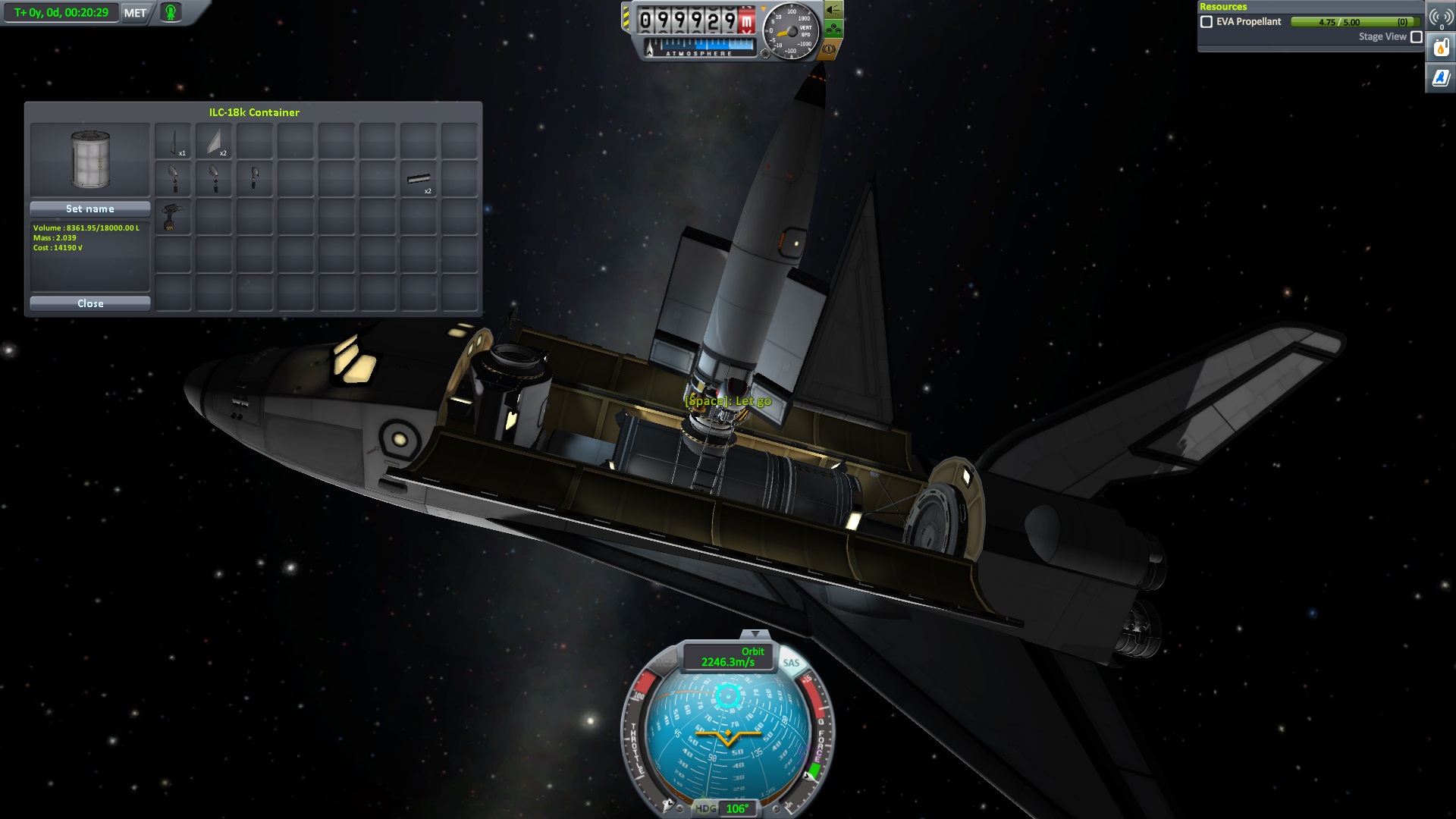Viewport: 1456px width, 819px height.
Task: Click the green time-warp indicator light
Action: (171, 12)
